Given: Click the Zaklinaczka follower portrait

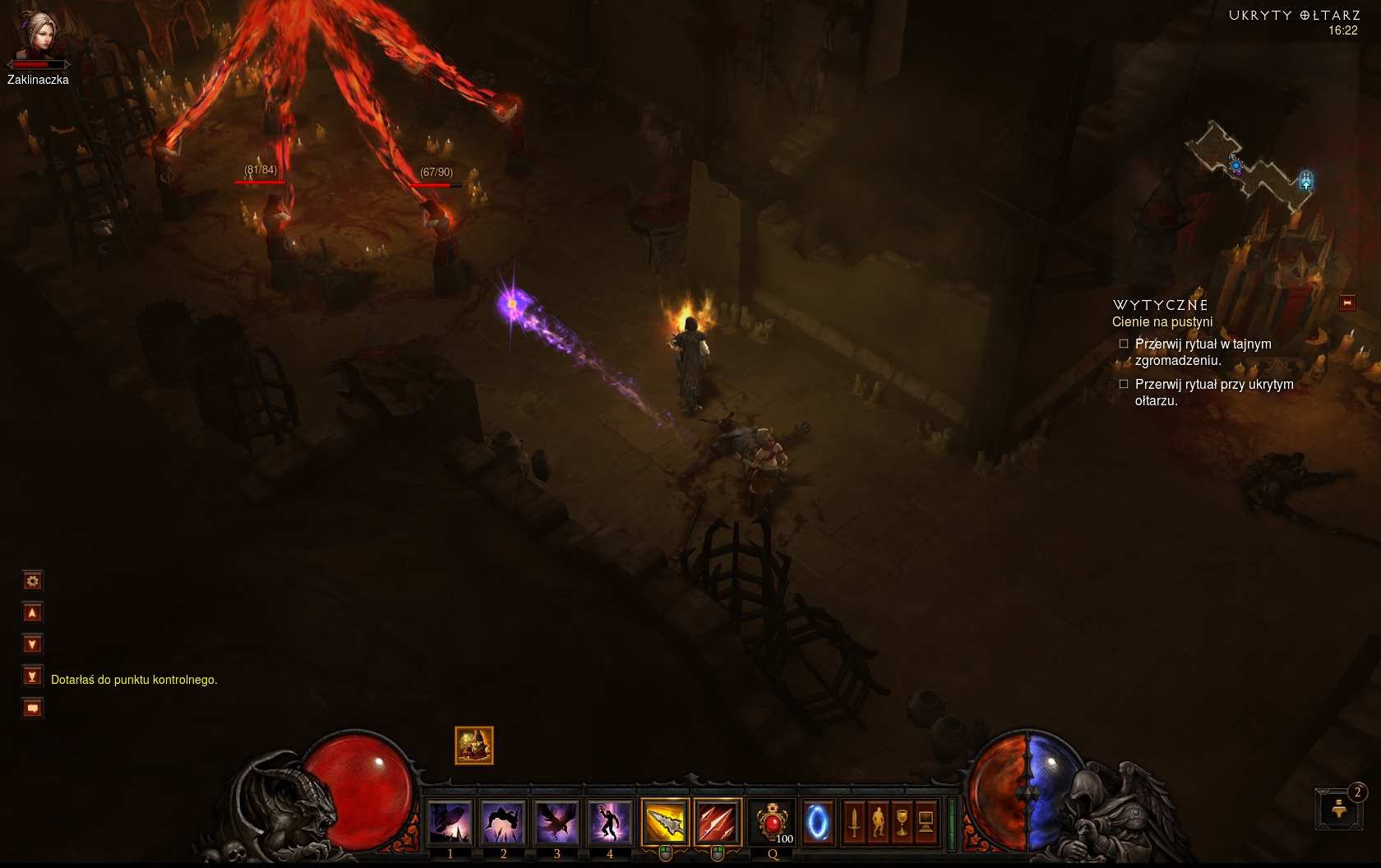Looking at the screenshot, I should [38, 35].
